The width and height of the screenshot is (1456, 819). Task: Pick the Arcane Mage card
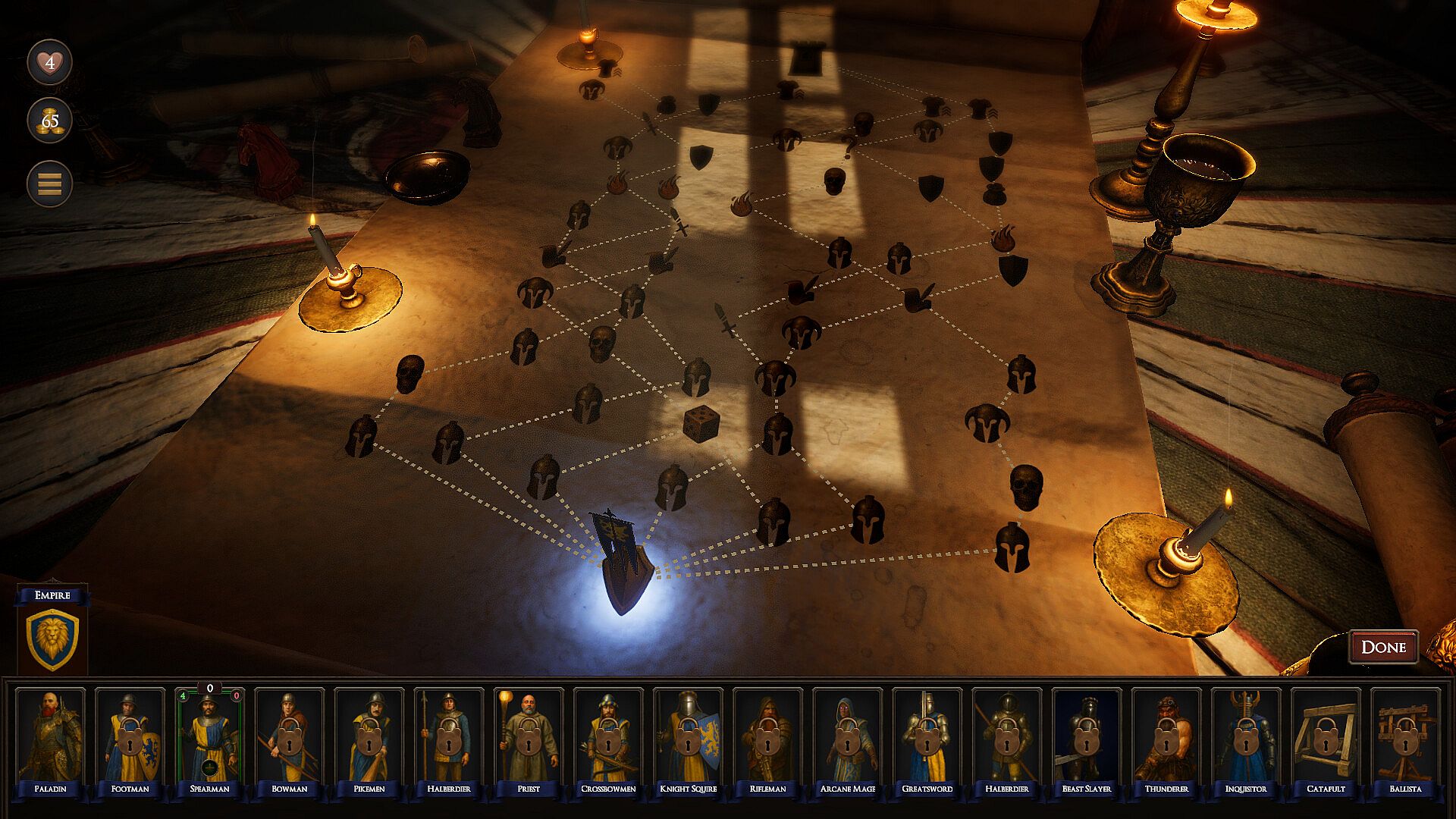[x=847, y=739]
